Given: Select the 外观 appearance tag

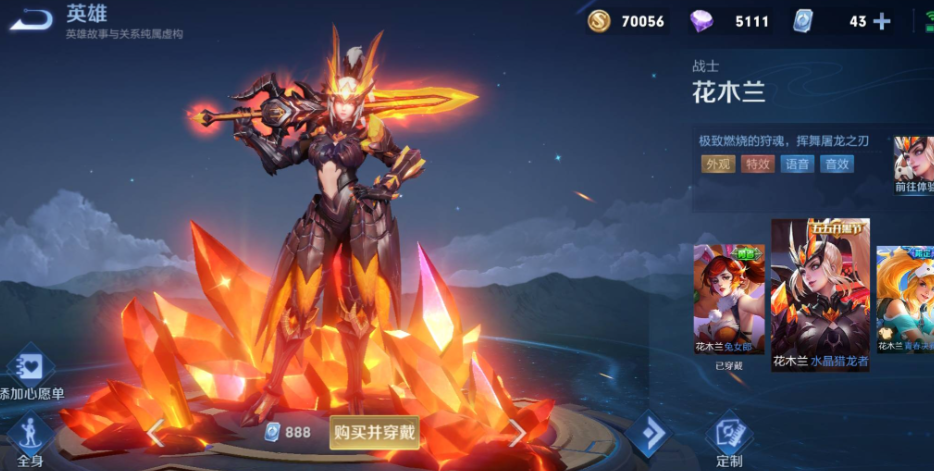Looking at the screenshot, I should click(718, 164).
